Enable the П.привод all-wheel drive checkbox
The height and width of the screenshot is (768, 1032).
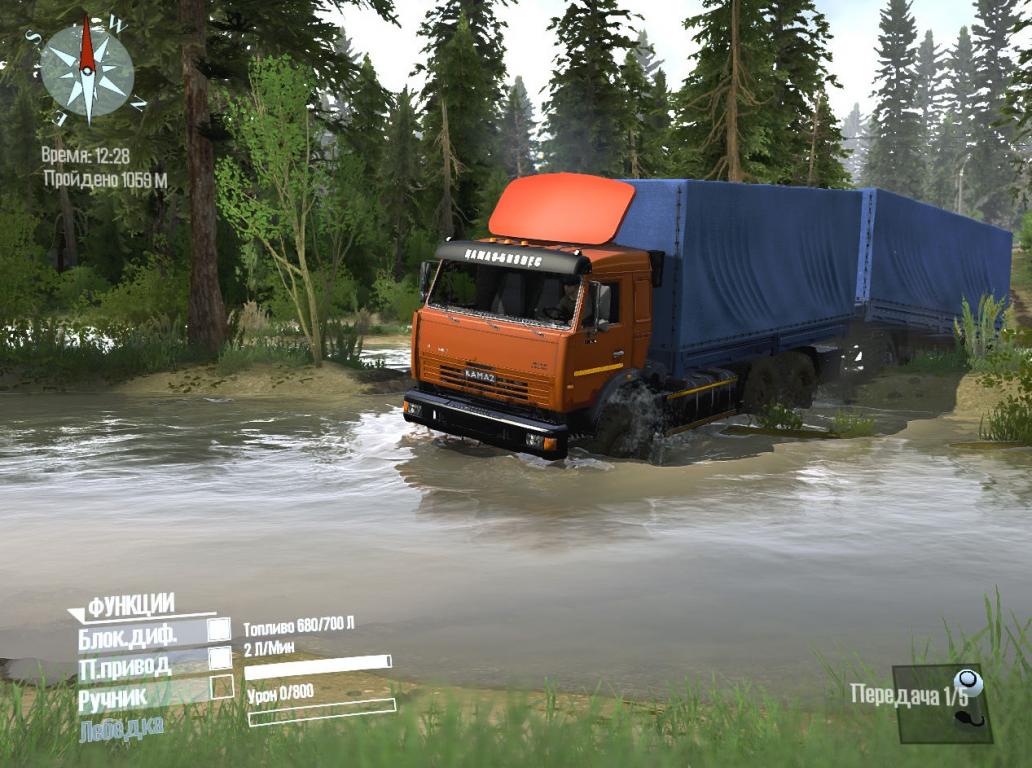click(219, 658)
